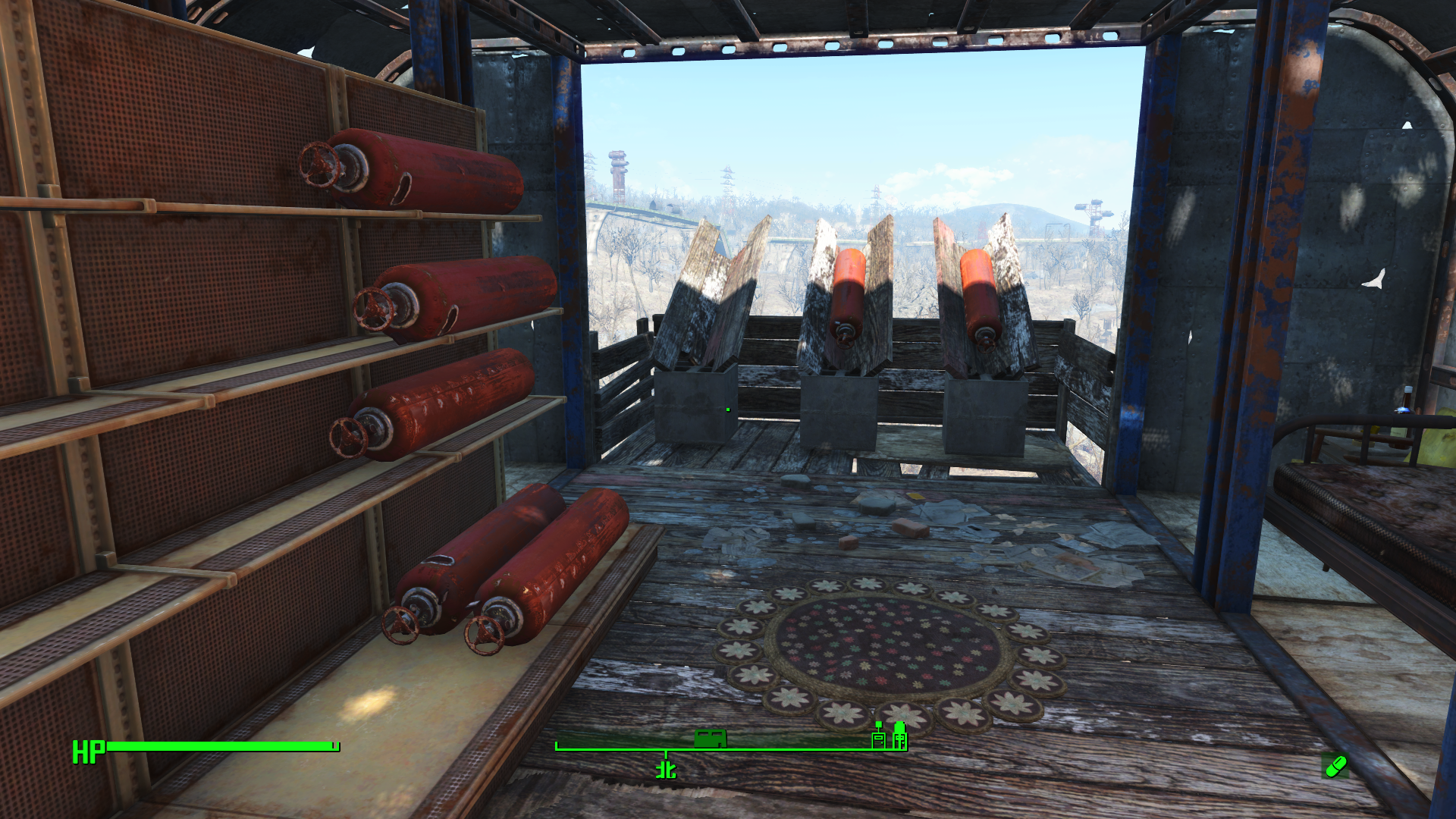Select the hollow building marker on the compass
The height and width of the screenshot is (819, 1456).
(x=878, y=737)
